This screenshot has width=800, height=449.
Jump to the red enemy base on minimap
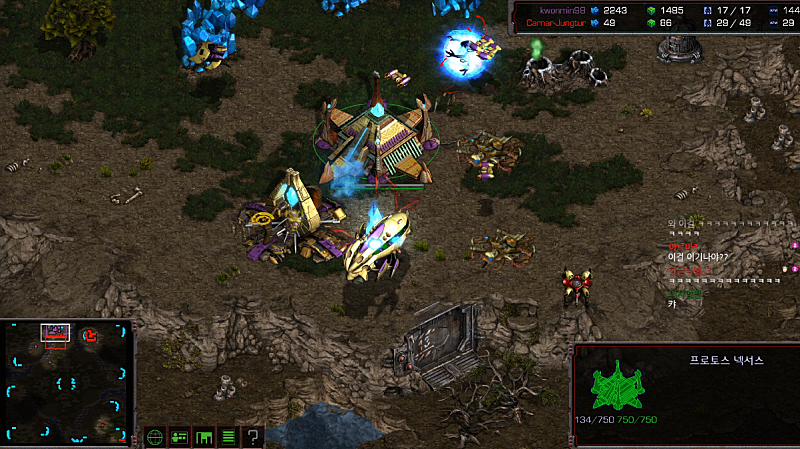(90, 334)
